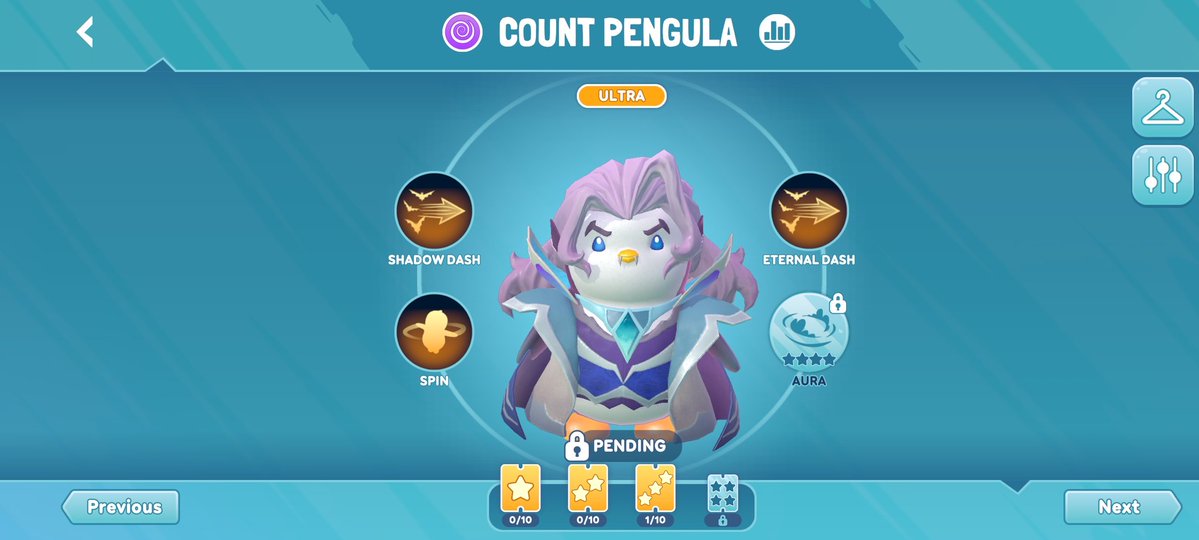This screenshot has height=540, width=1199.
Task: Open the sliders adjustment button
Action: click(1162, 175)
